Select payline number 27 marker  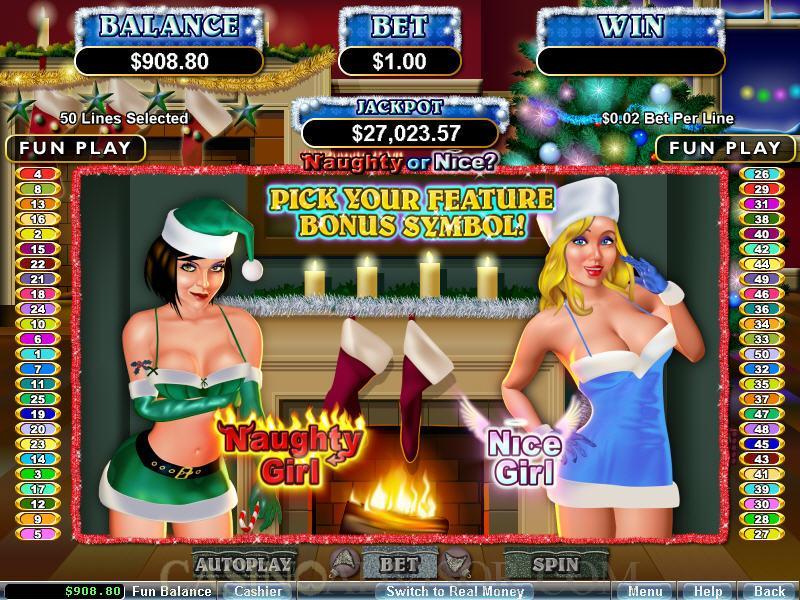[x=761, y=534]
